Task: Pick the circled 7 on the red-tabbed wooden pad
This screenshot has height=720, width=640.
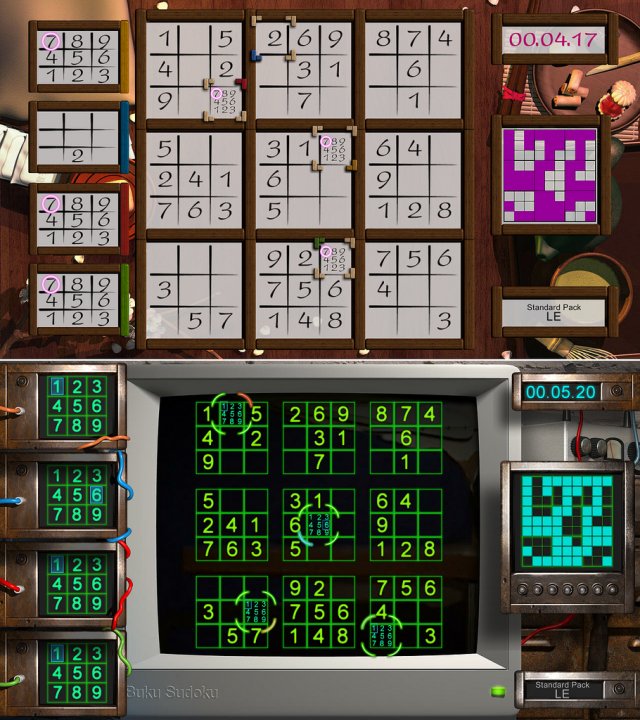Action: pos(50,205)
